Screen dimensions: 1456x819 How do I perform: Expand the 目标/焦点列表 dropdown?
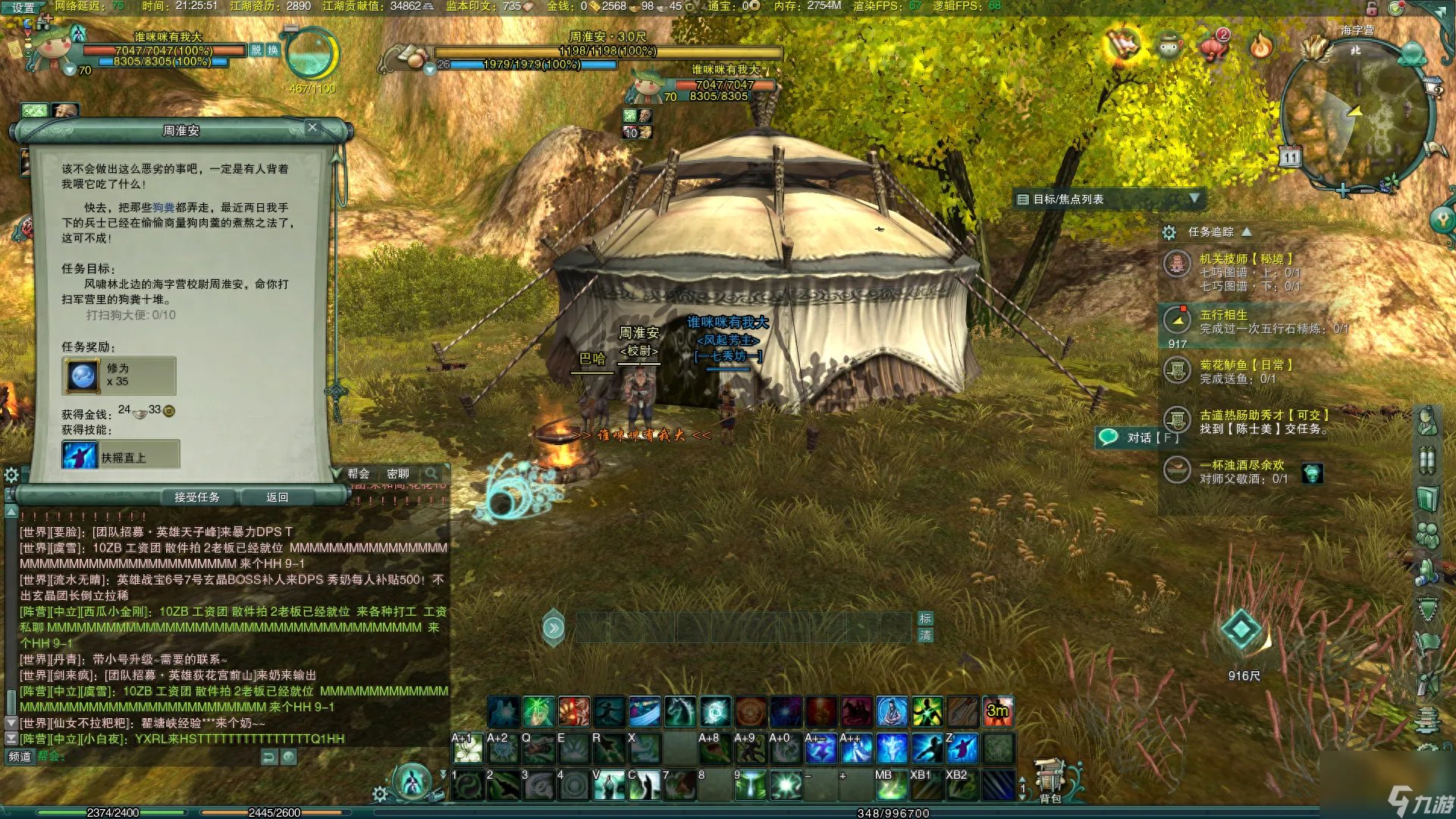point(1194,199)
